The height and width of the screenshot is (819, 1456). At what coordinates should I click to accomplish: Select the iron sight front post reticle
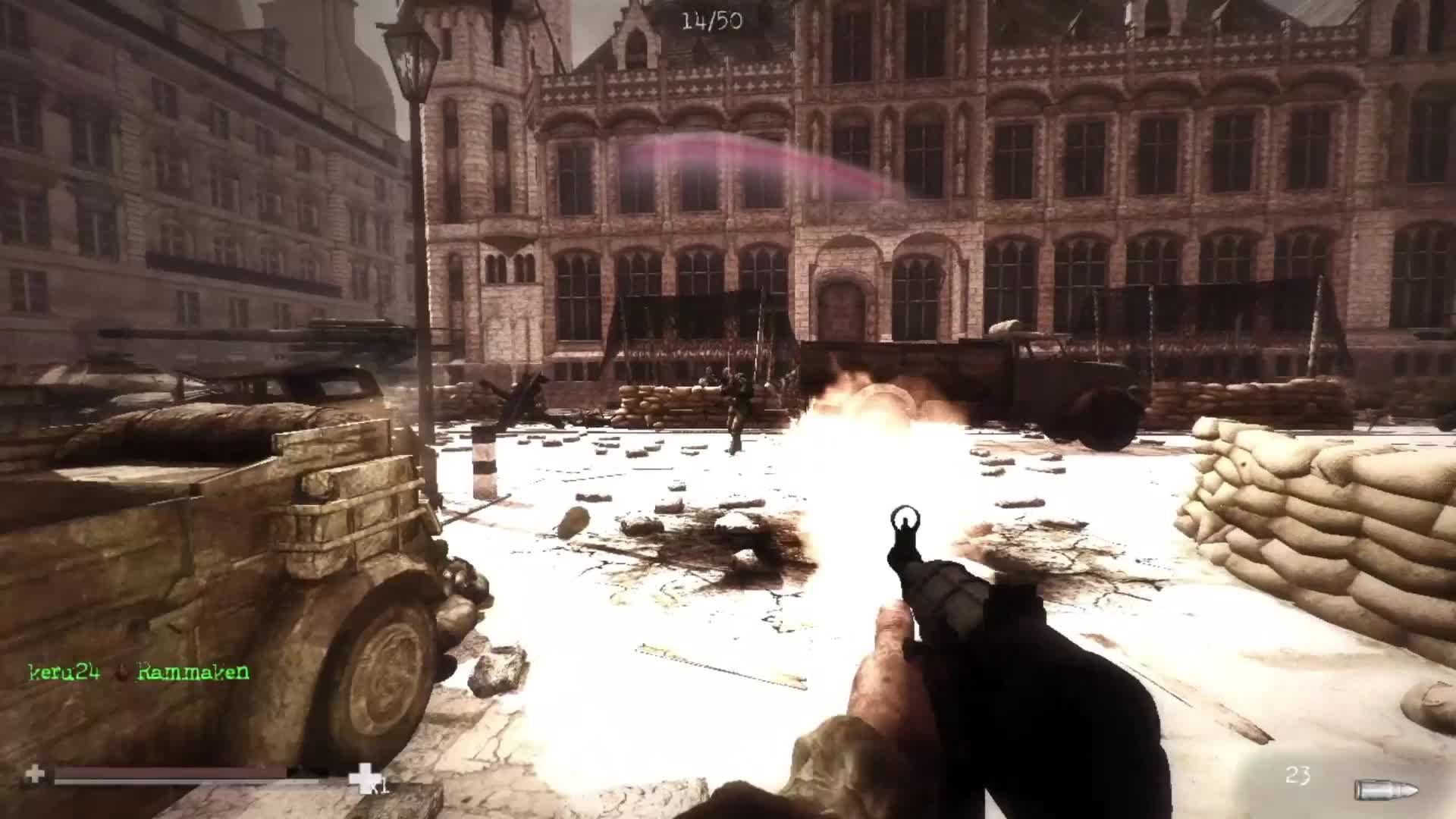pyautogui.click(x=905, y=525)
